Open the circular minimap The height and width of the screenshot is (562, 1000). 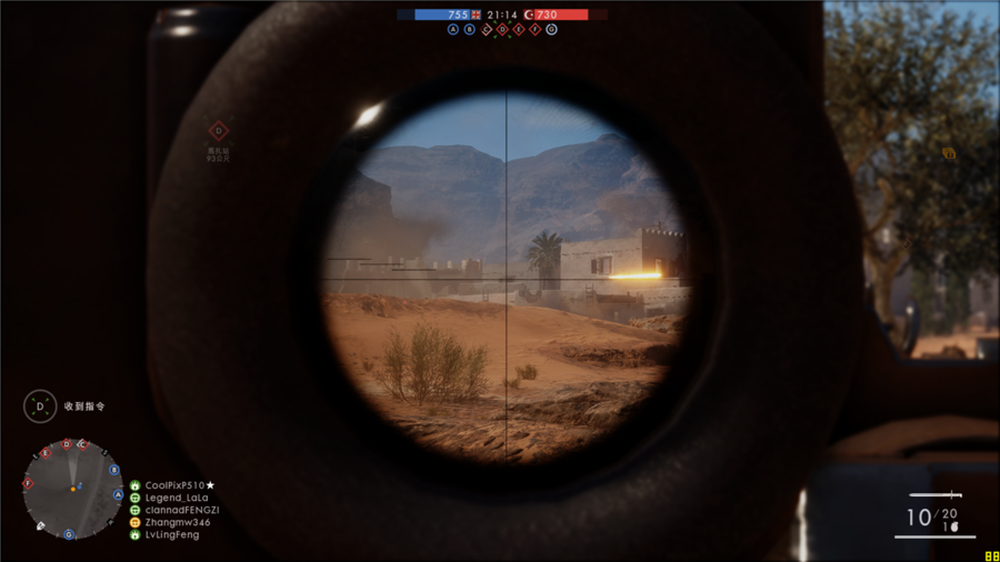tap(73, 489)
